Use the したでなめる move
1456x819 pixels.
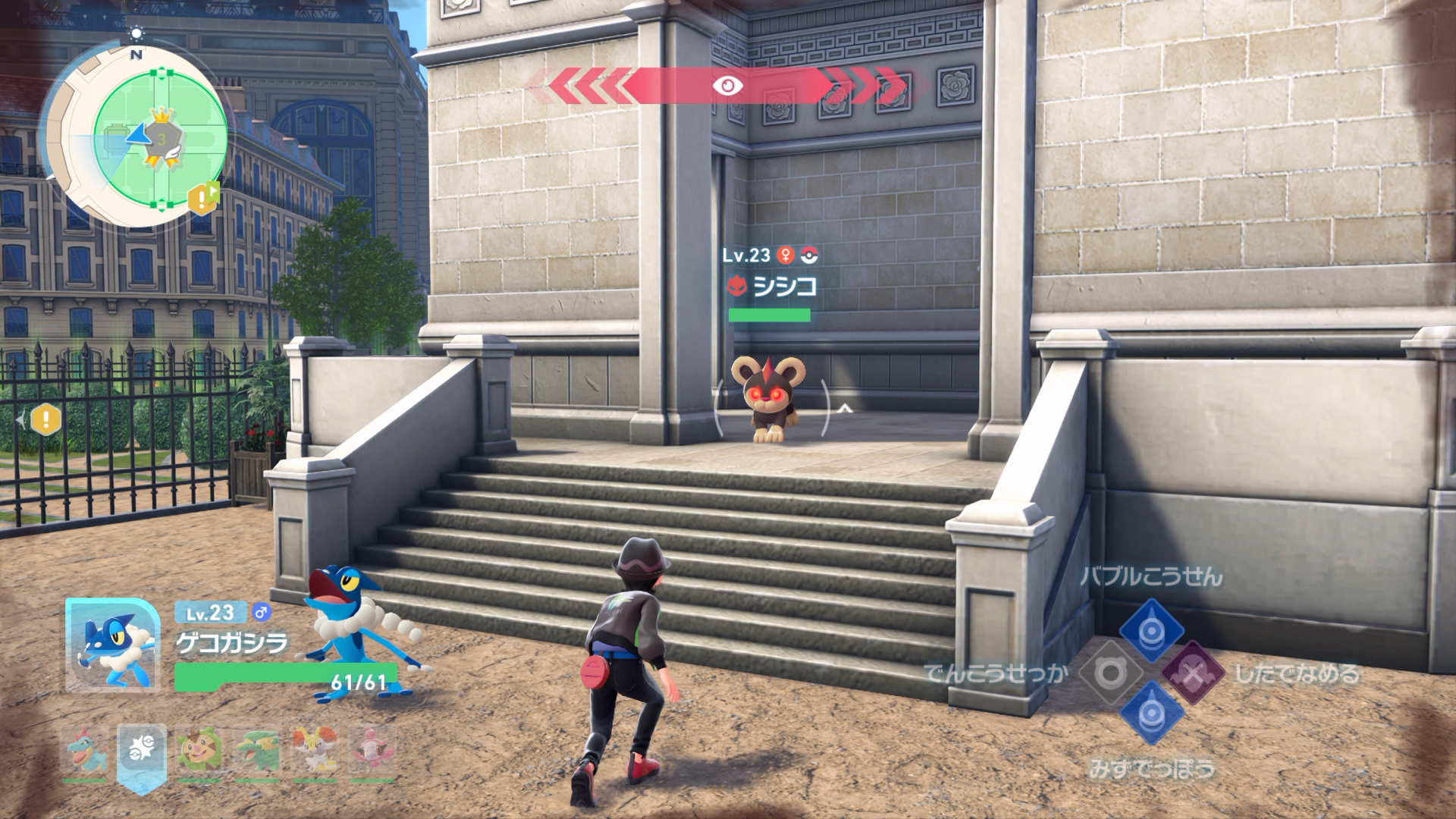[x=1193, y=673]
